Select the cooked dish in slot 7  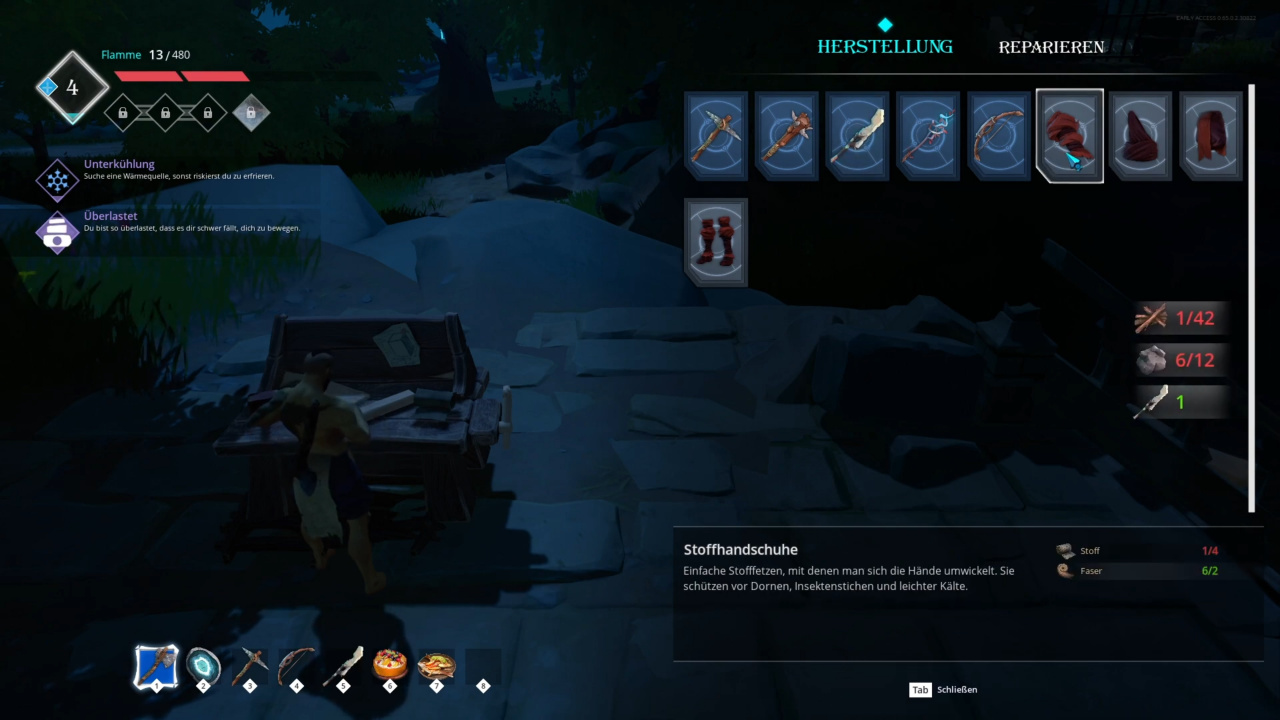(x=436, y=666)
